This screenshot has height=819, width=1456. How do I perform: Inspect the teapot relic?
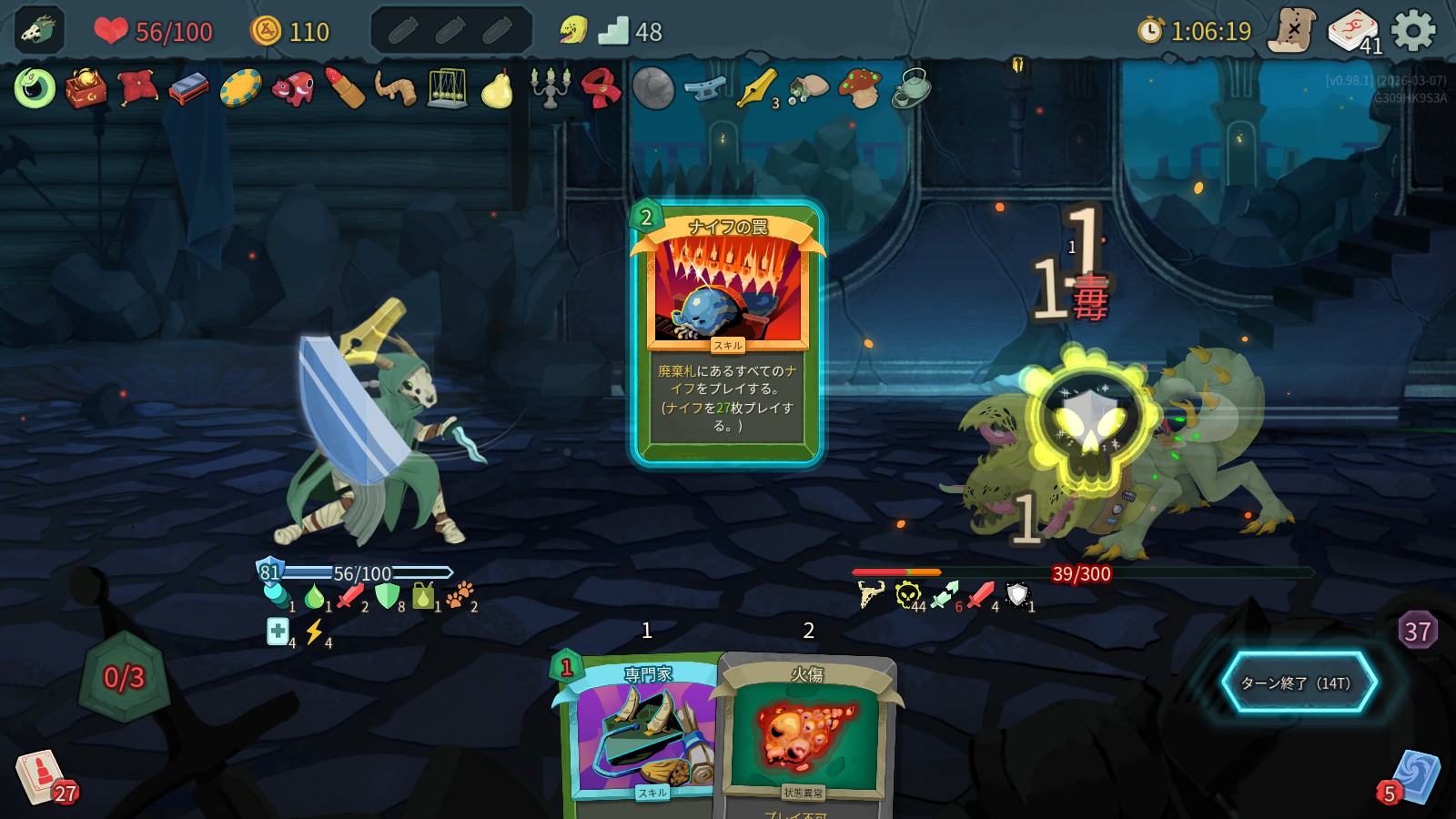pos(911,88)
